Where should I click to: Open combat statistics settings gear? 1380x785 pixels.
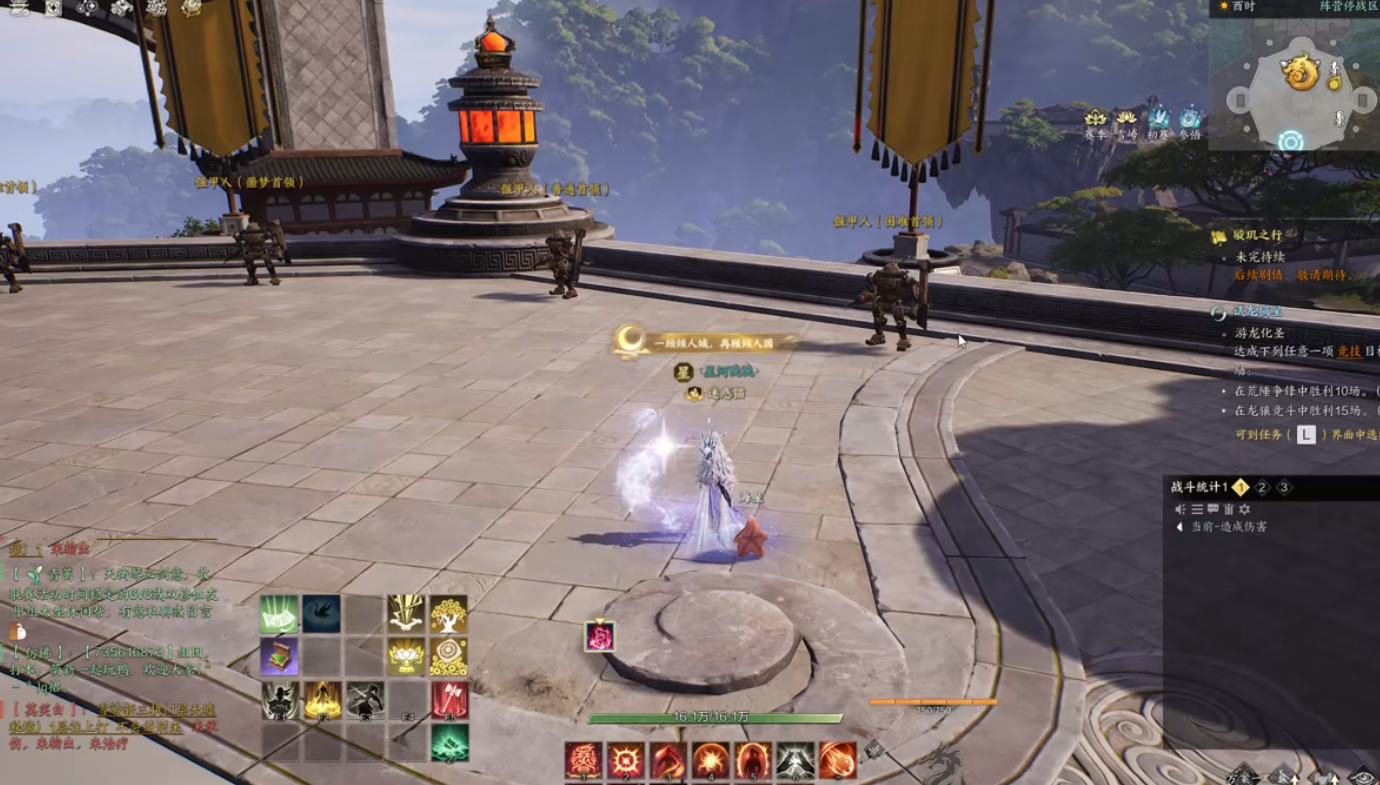point(1245,509)
